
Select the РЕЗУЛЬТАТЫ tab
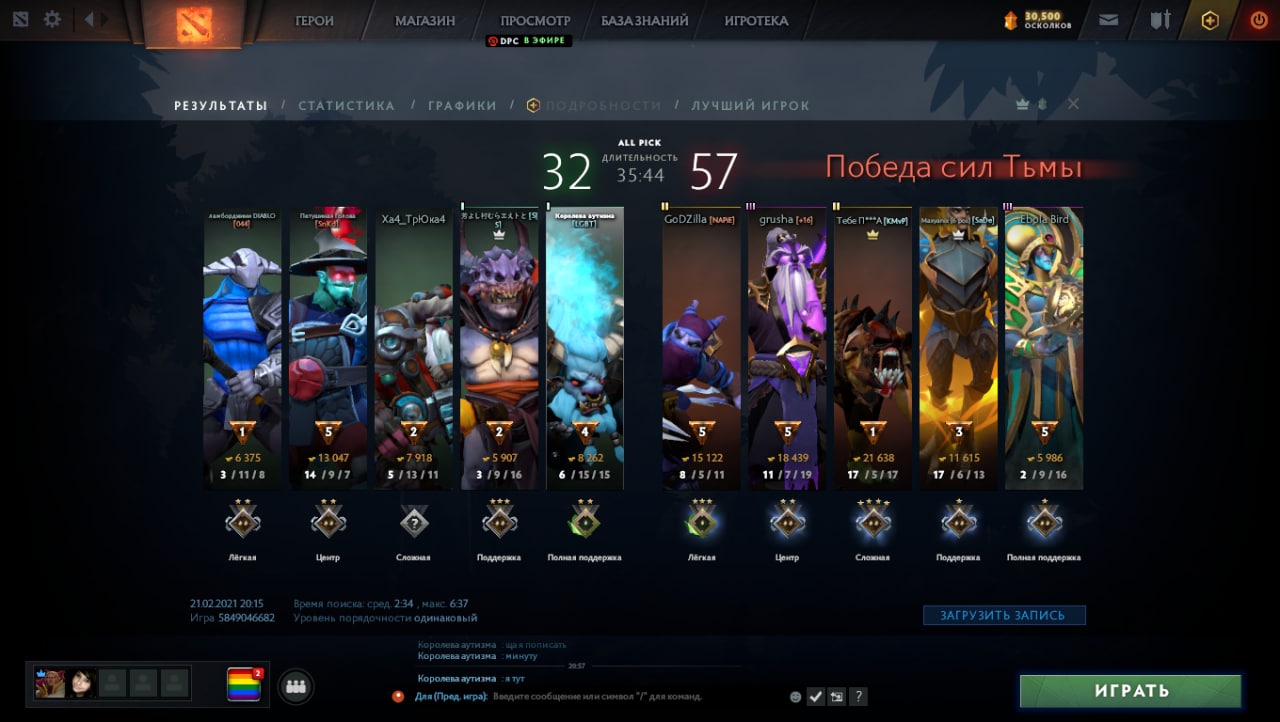[221, 105]
